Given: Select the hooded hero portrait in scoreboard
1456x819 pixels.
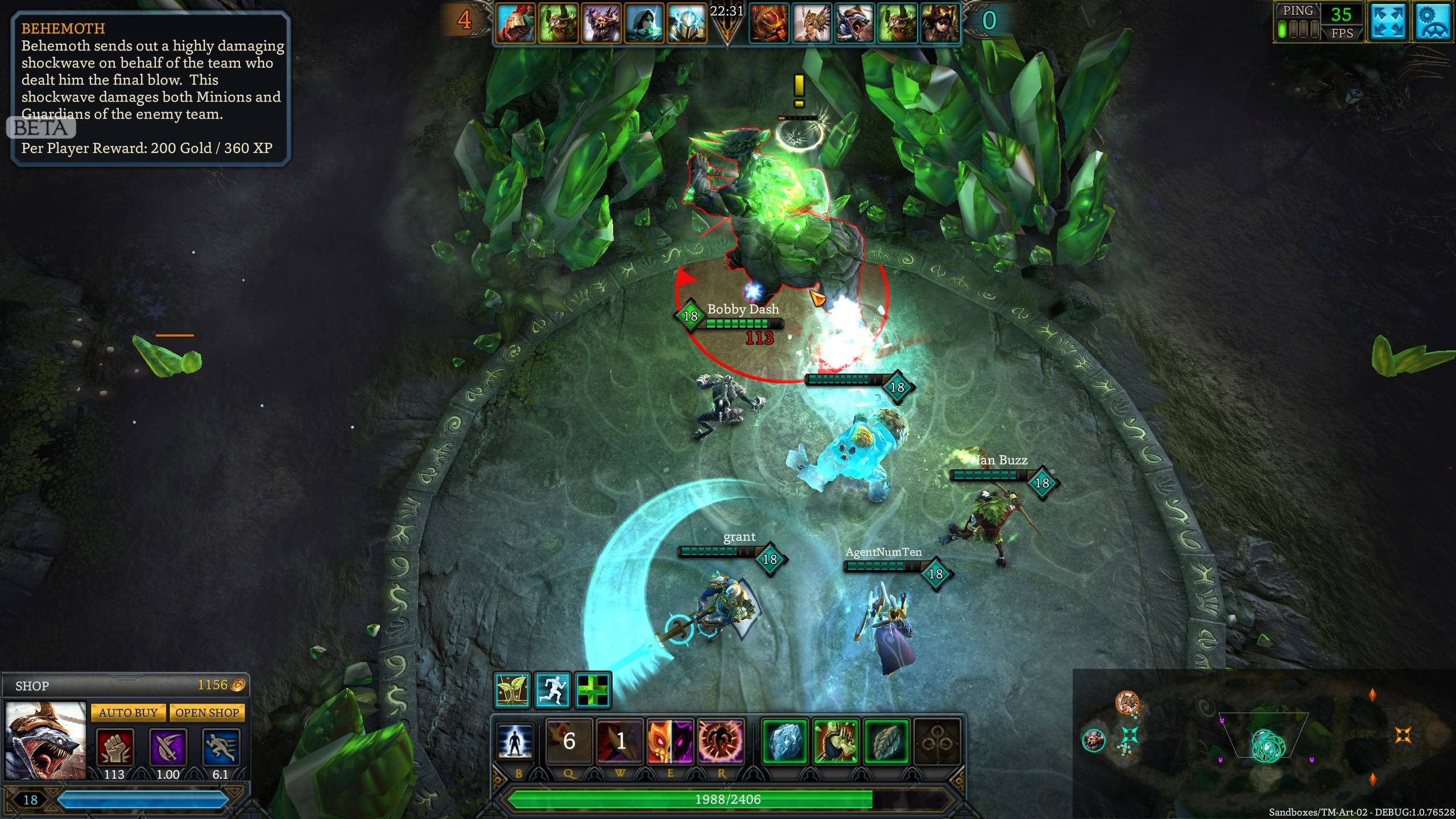Looking at the screenshot, I should click(x=644, y=23).
